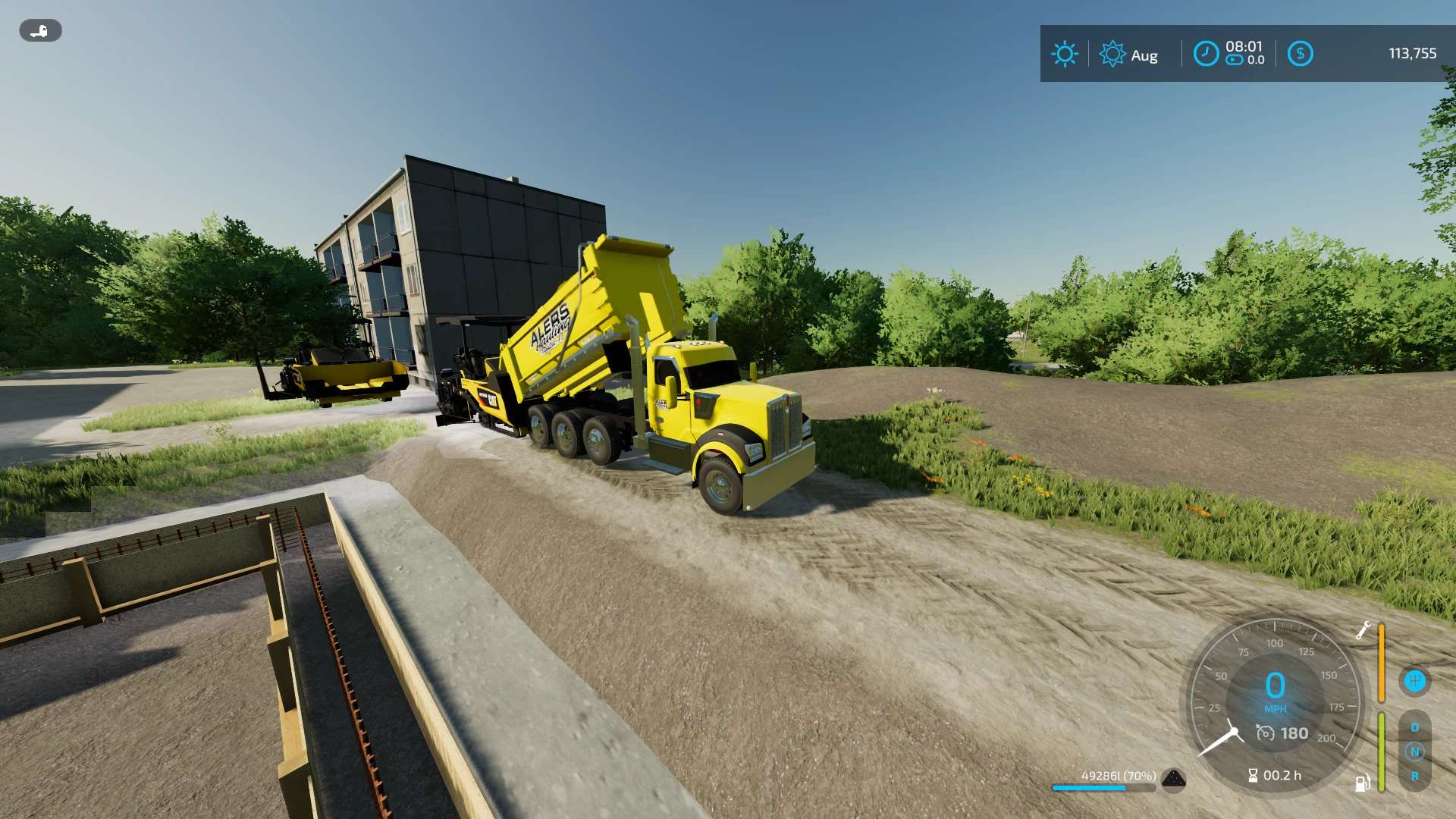Click the vehicle icon pill in the corner
The width and height of the screenshot is (1456, 819).
[40, 31]
